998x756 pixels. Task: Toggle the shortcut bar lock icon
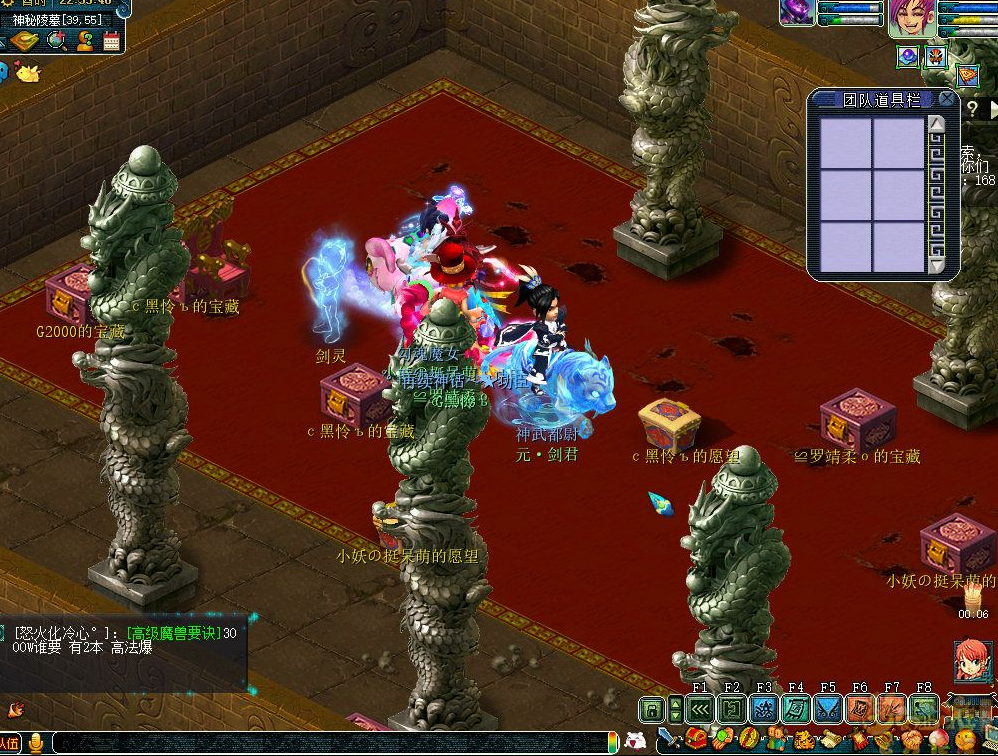pyautogui.click(x=652, y=710)
